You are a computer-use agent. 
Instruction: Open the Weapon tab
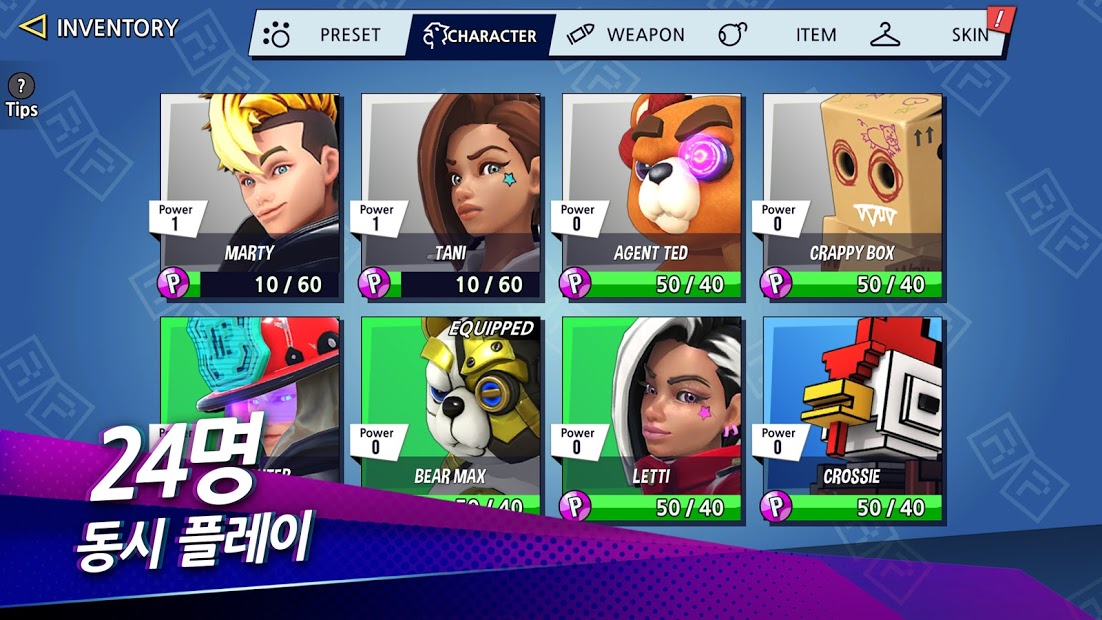tap(626, 35)
